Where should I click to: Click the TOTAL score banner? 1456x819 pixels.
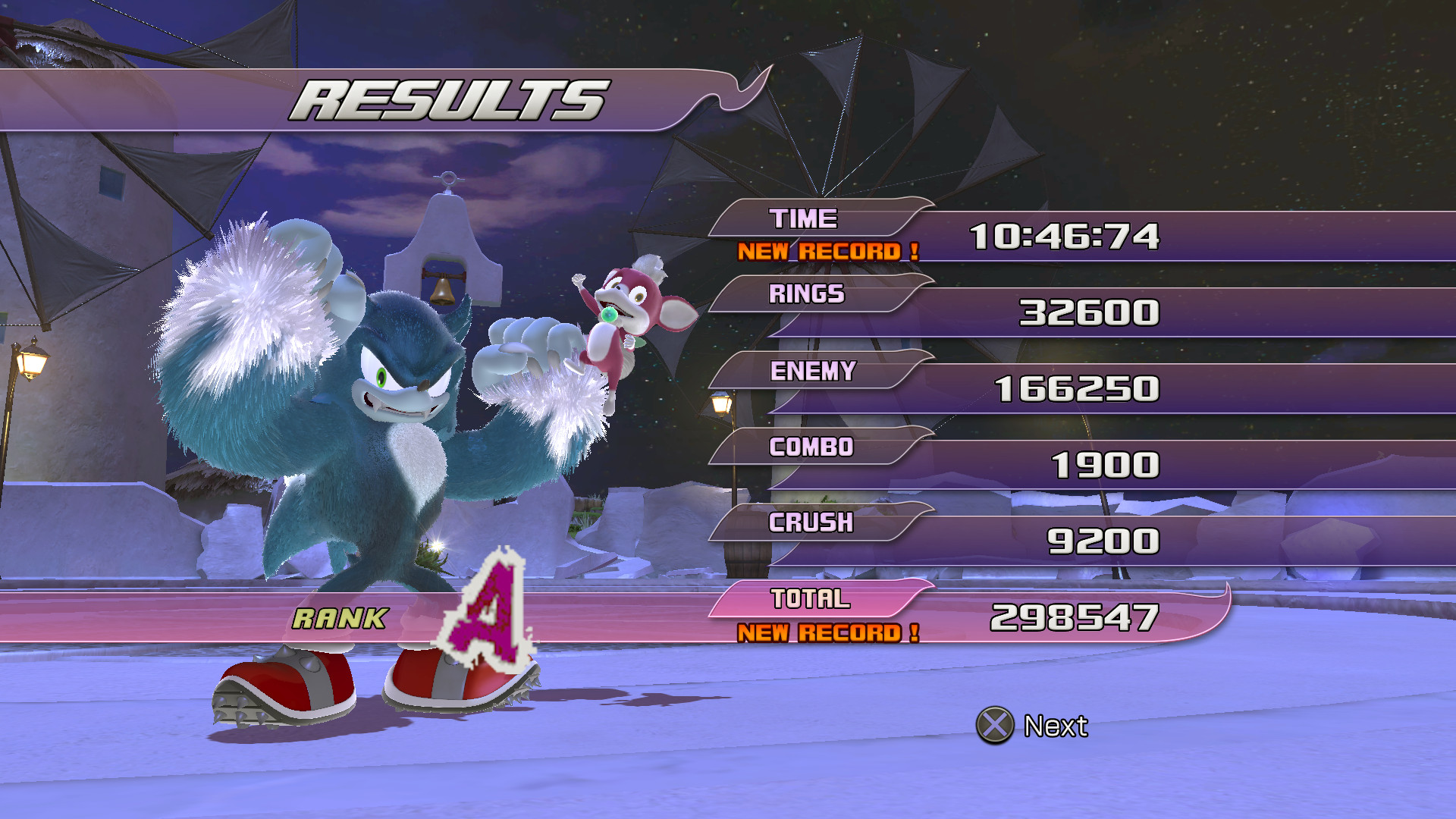(x=810, y=598)
